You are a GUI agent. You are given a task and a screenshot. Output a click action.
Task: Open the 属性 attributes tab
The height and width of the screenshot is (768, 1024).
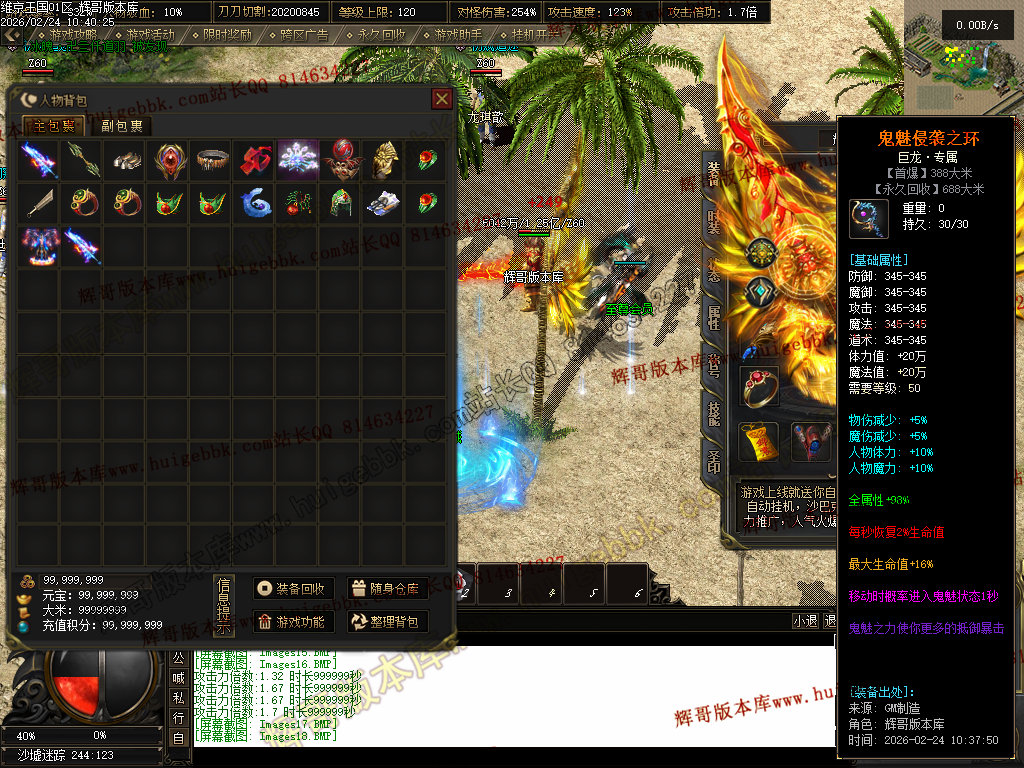click(x=714, y=317)
